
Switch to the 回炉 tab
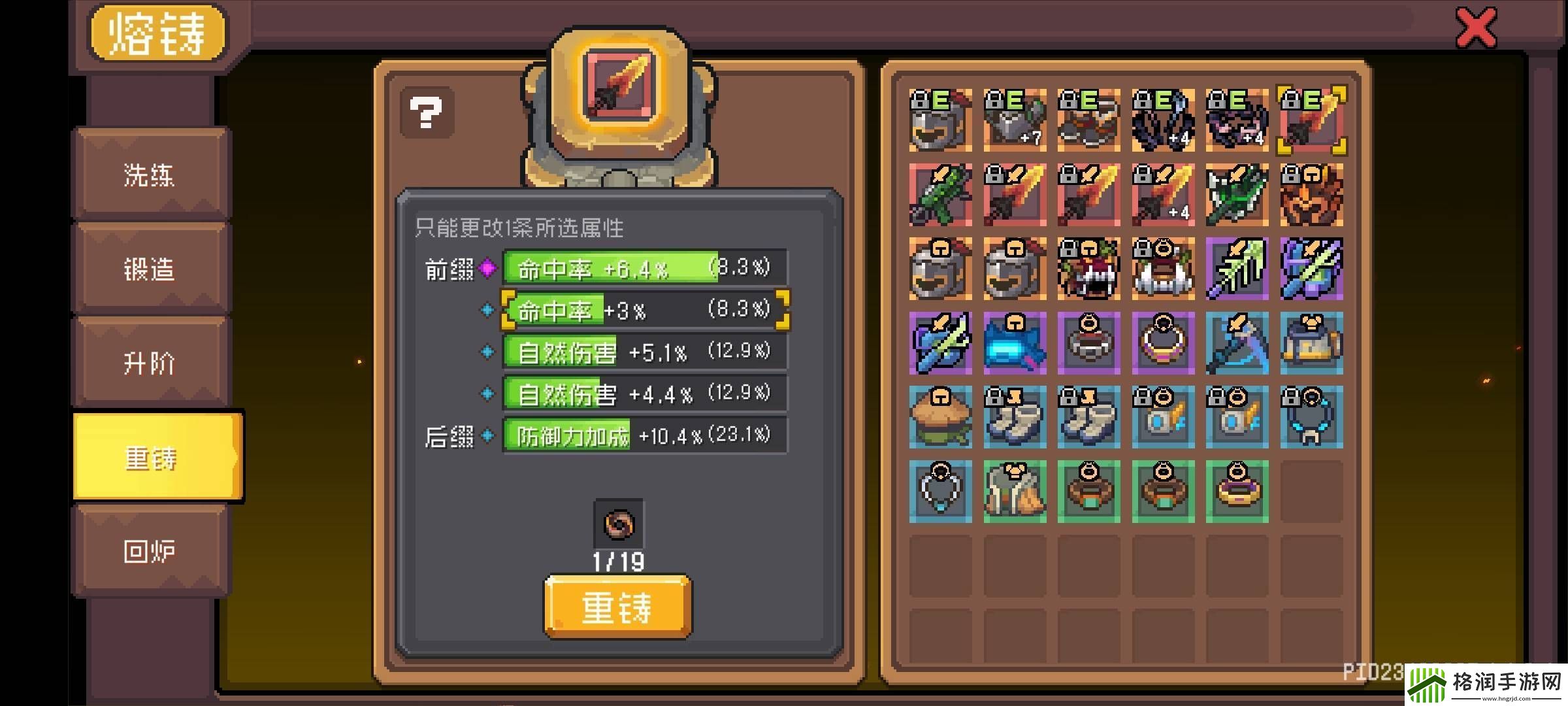point(150,551)
